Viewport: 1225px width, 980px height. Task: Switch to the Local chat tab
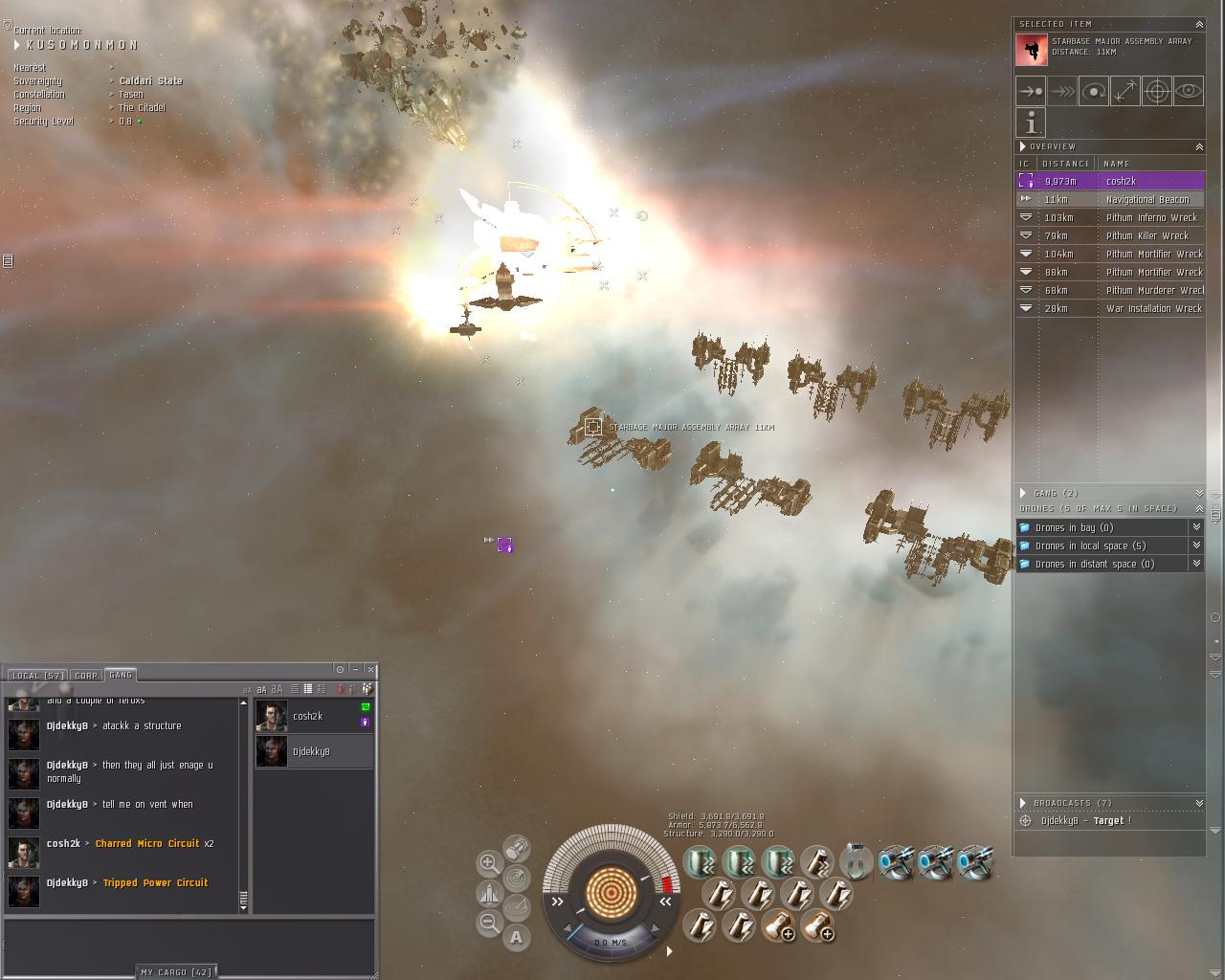pos(37,676)
